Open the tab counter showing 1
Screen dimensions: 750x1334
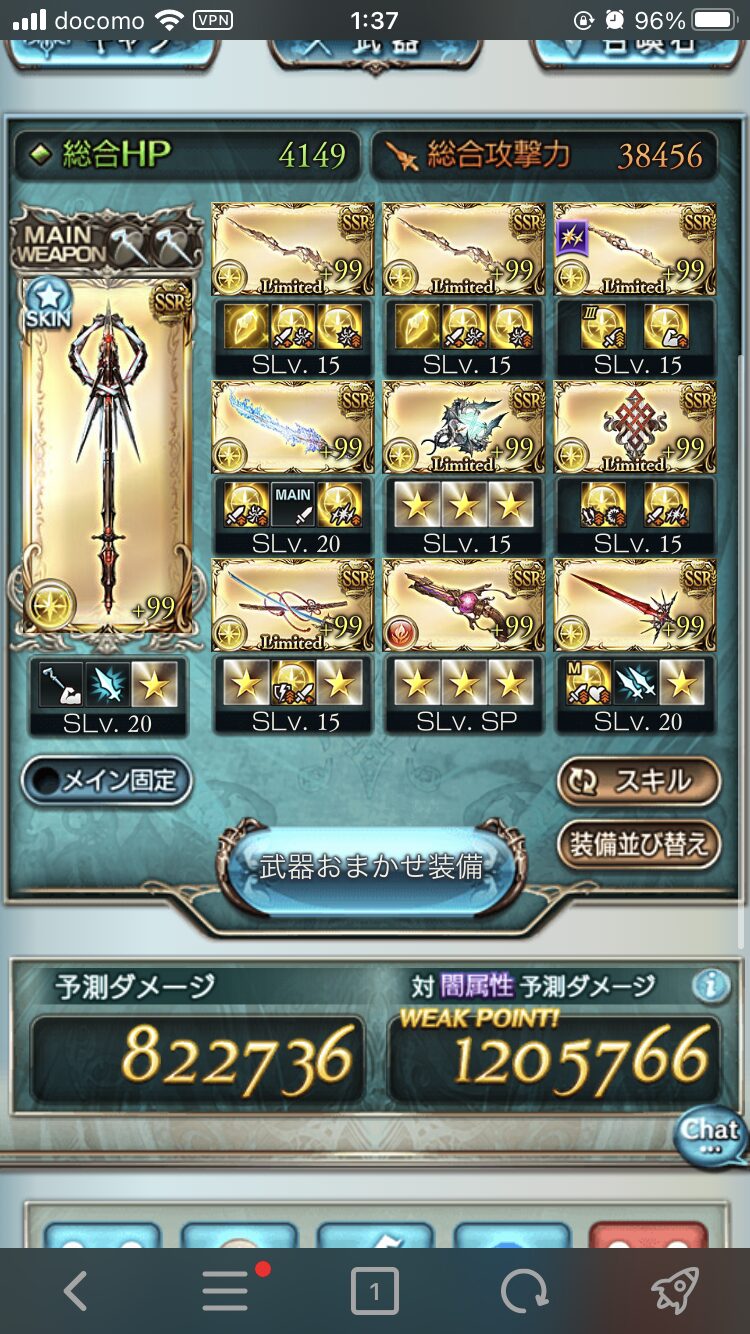375,1292
